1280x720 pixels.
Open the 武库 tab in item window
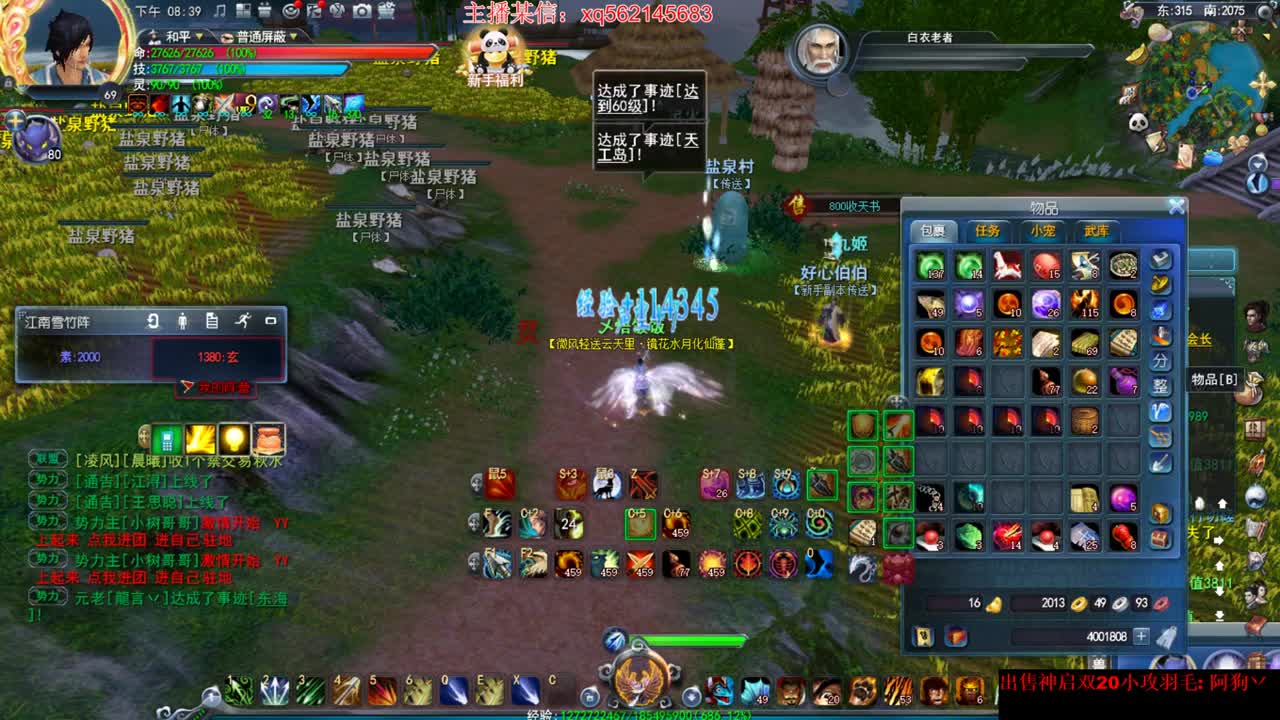1096,231
